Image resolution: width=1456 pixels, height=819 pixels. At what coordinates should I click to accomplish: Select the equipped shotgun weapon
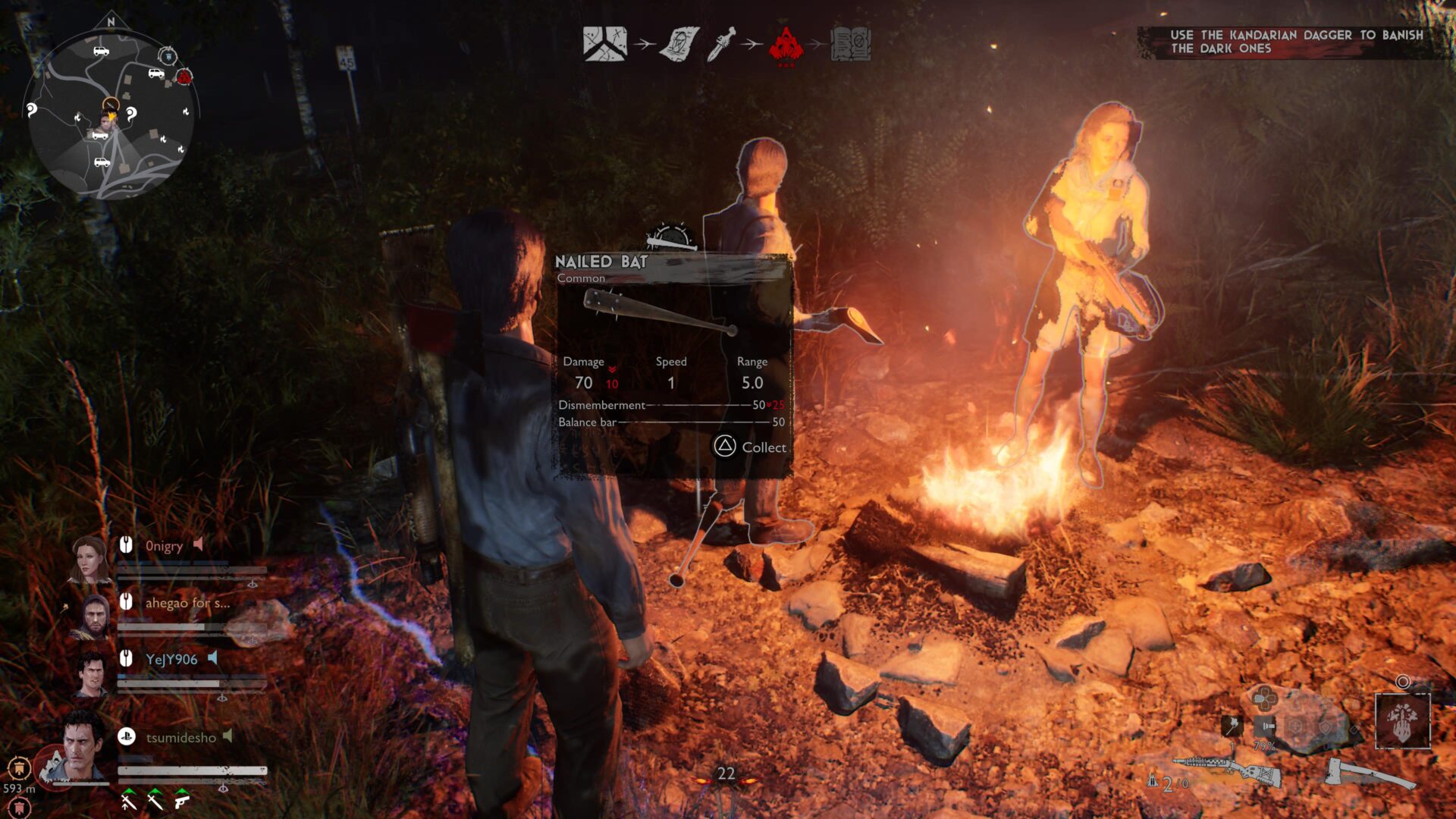click(x=1226, y=773)
